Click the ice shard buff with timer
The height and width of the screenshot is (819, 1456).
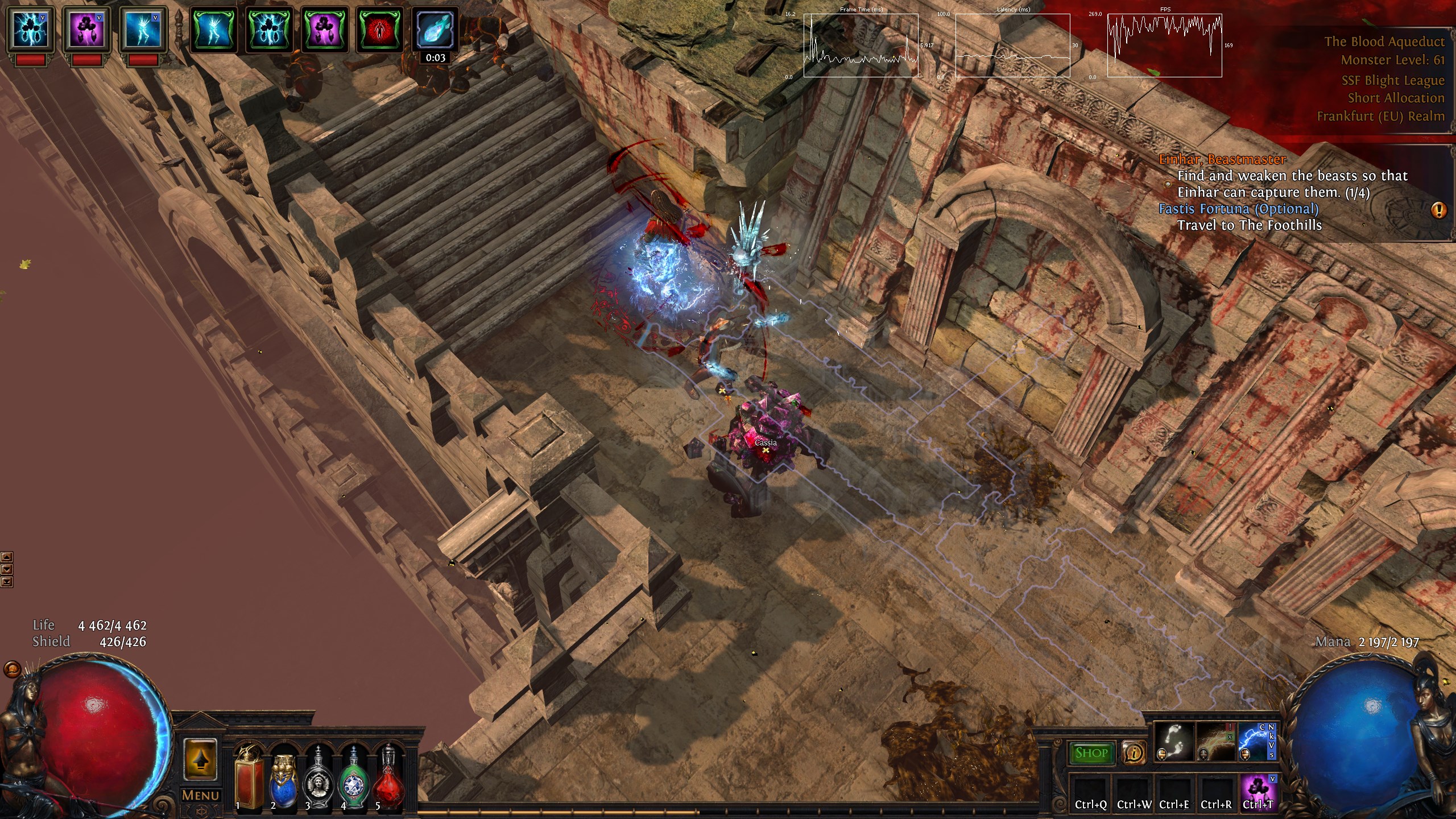tap(435, 30)
